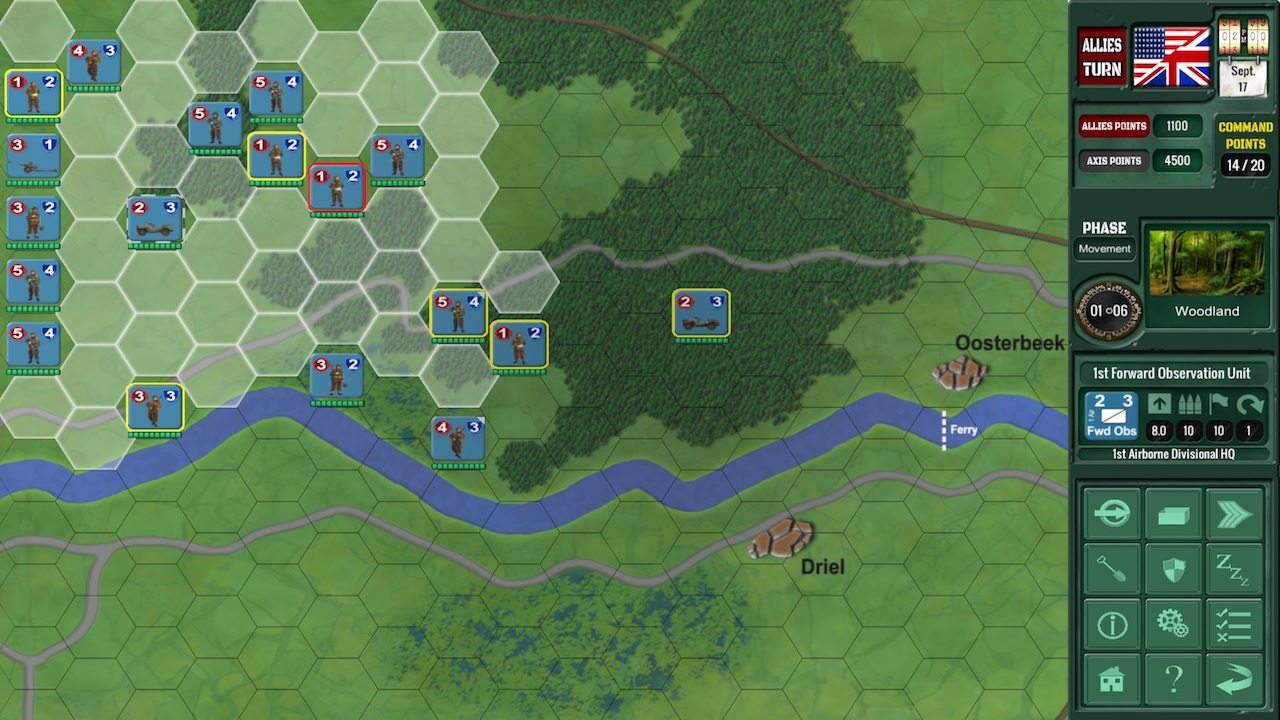Toggle entrenchment with the shovel icon
The width and height of the screenshot is (1280, 720).
click(x=1111, y=567)
